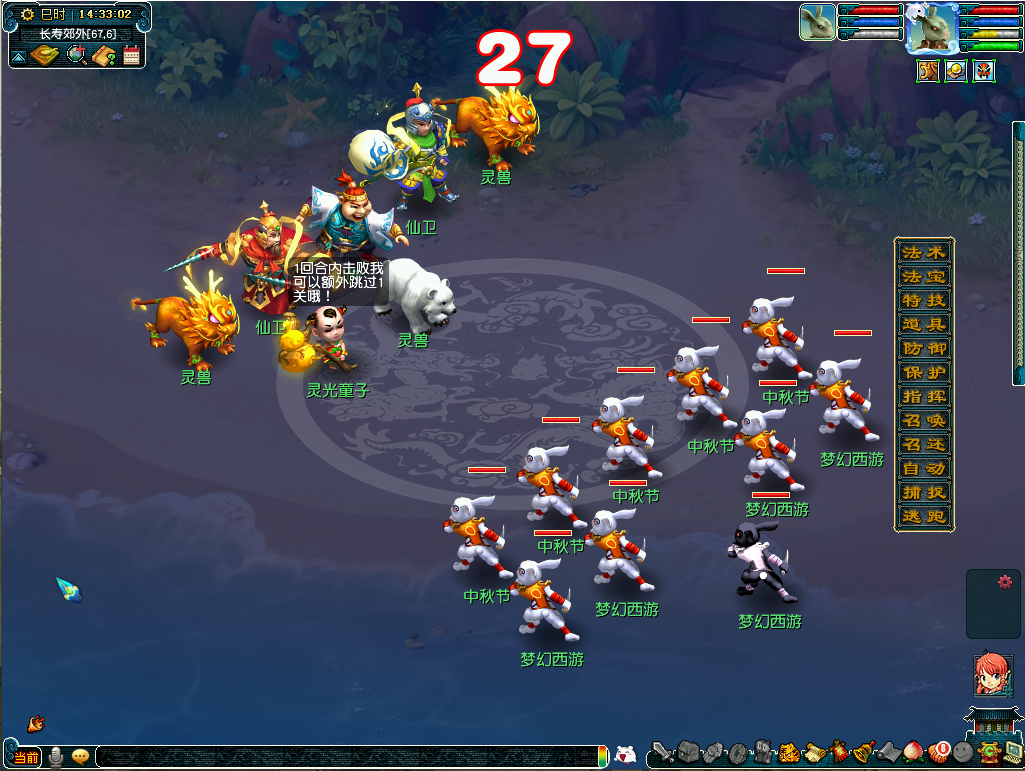This screenshot has width=1025, height=771.
Task: Click the 召唤 (Summon) command
Action: pos(923,420)
